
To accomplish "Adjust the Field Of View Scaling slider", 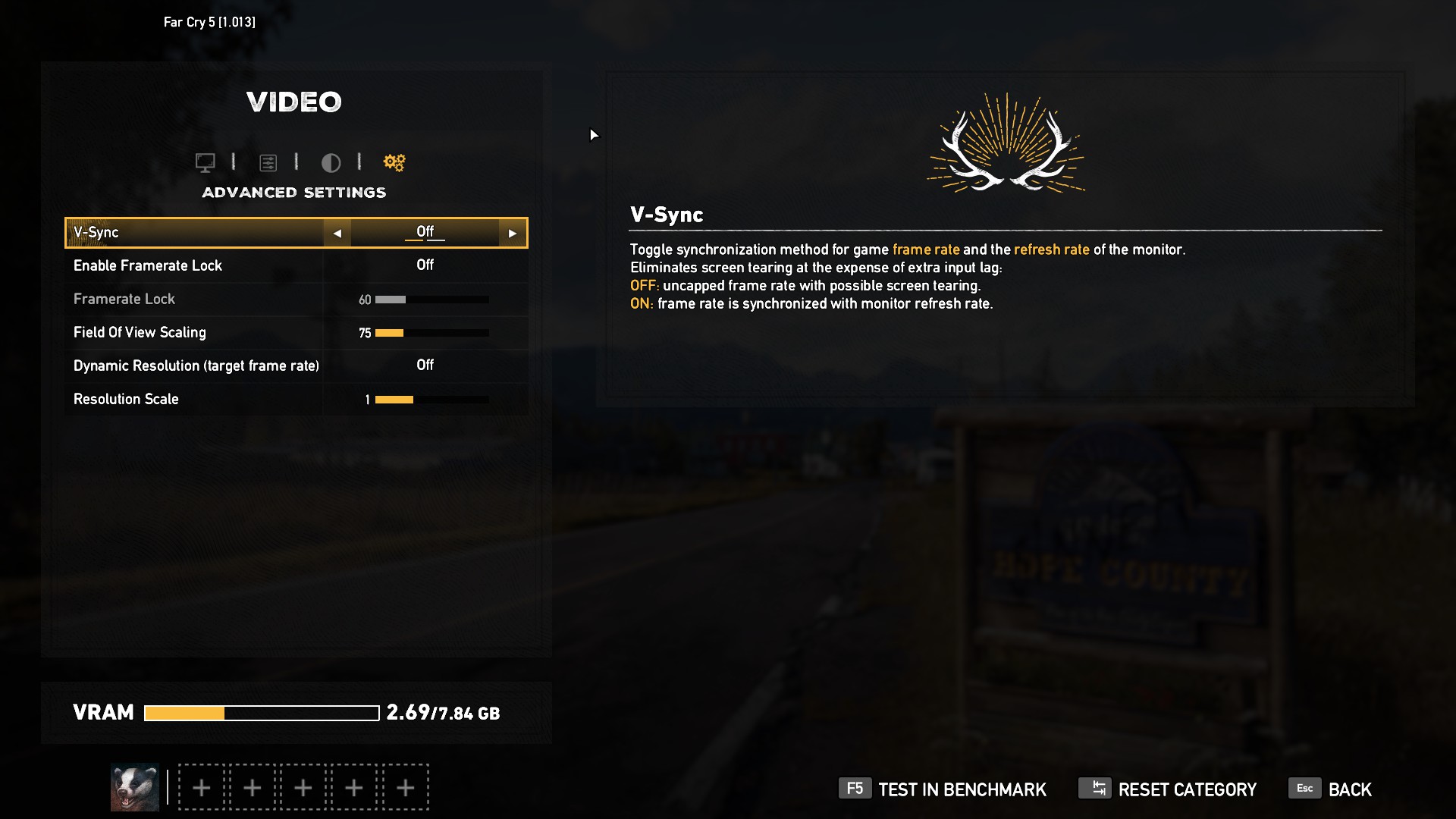I will (431, 333).
